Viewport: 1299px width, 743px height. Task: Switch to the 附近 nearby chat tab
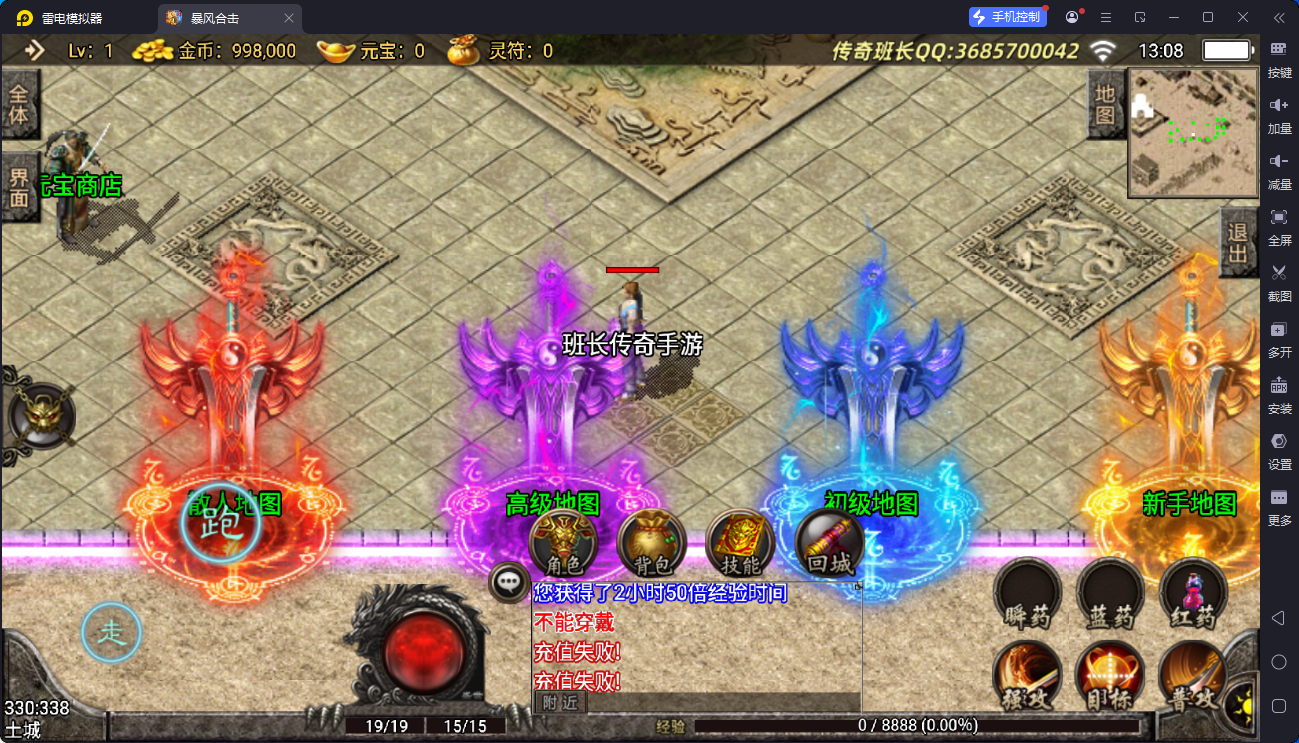(560, 703)
